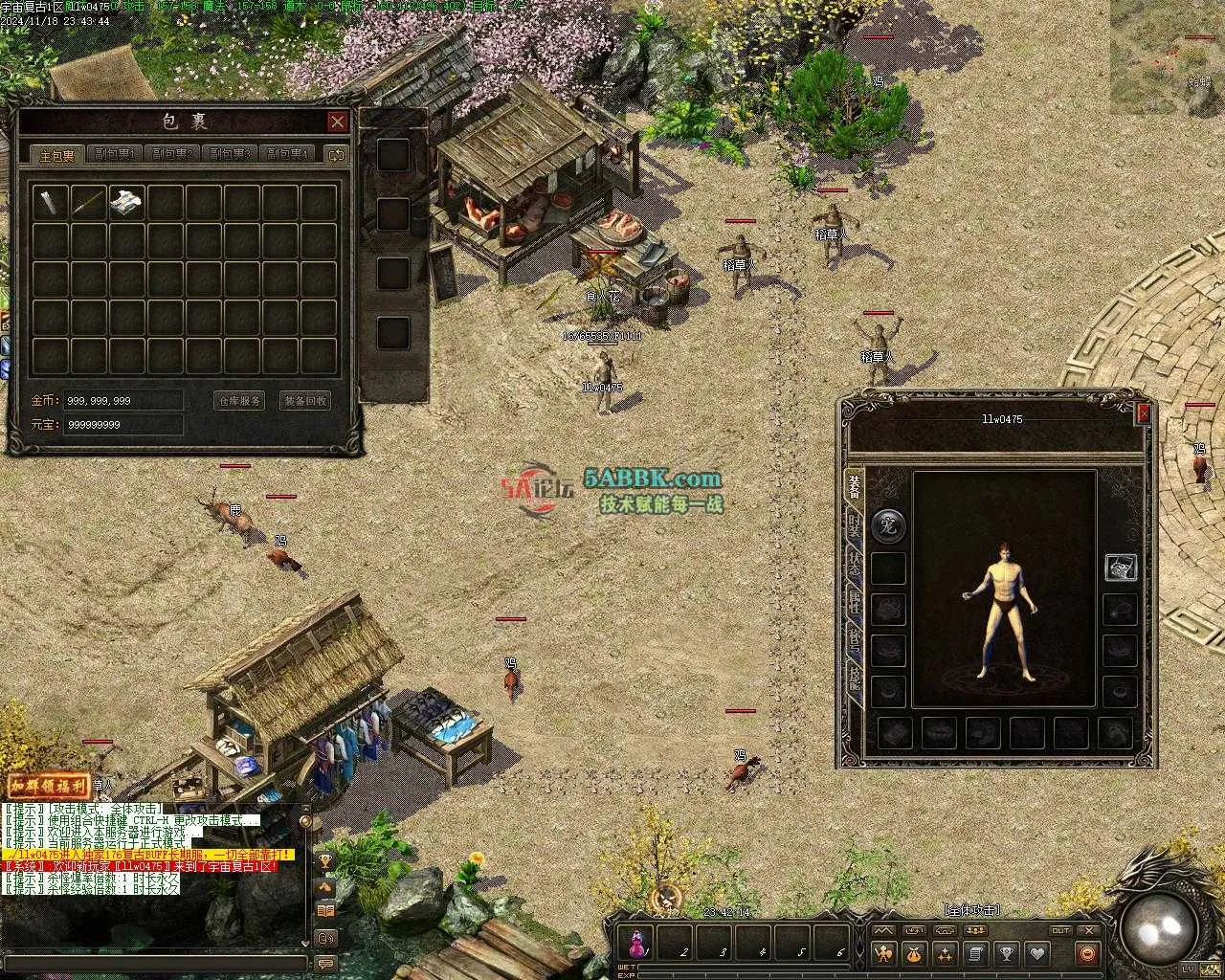Switch to the 副包裹1 bag tab
Viewport: 1225px width, 980px height.
(x=114, y=154)
